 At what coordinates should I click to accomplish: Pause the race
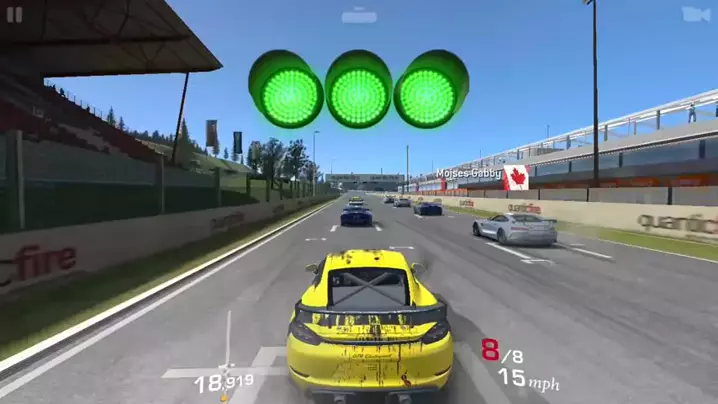15,15
